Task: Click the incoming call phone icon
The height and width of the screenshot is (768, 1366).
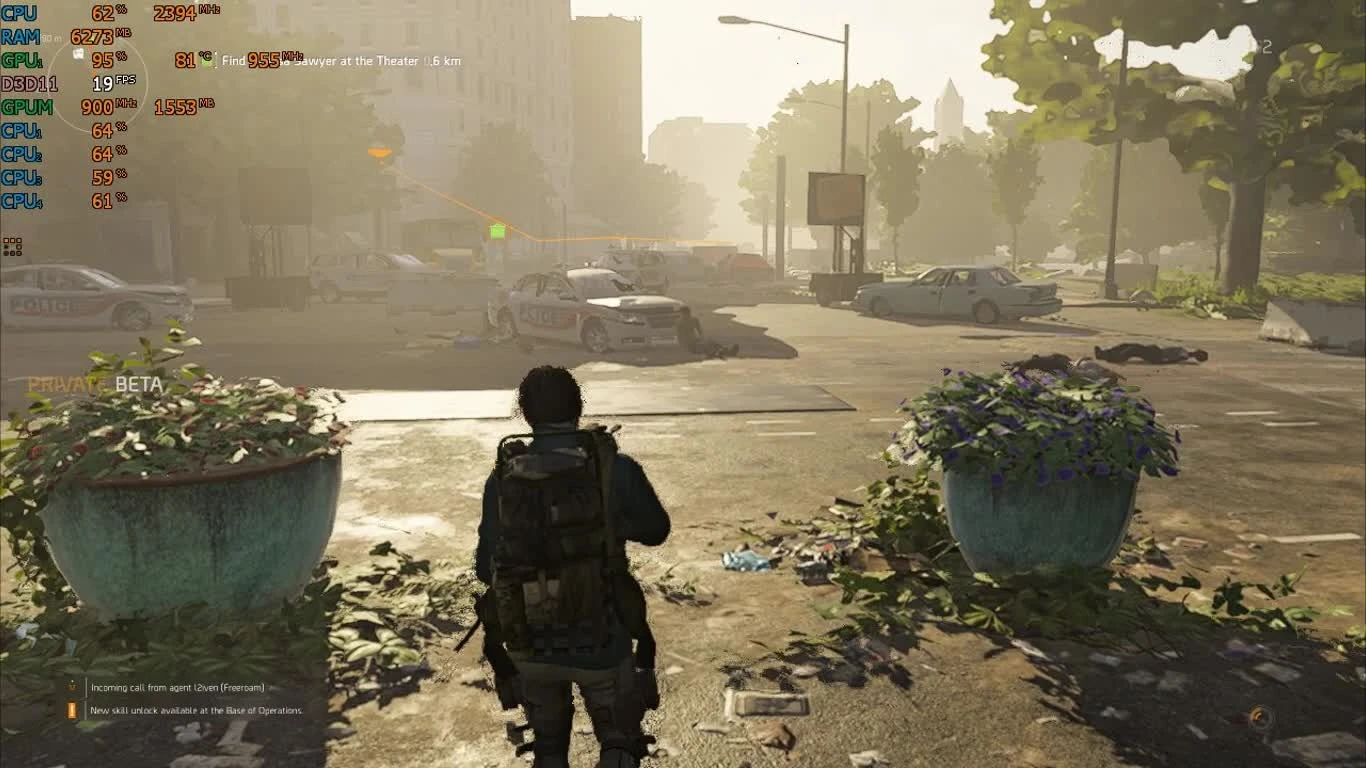Action: point(70,688)
